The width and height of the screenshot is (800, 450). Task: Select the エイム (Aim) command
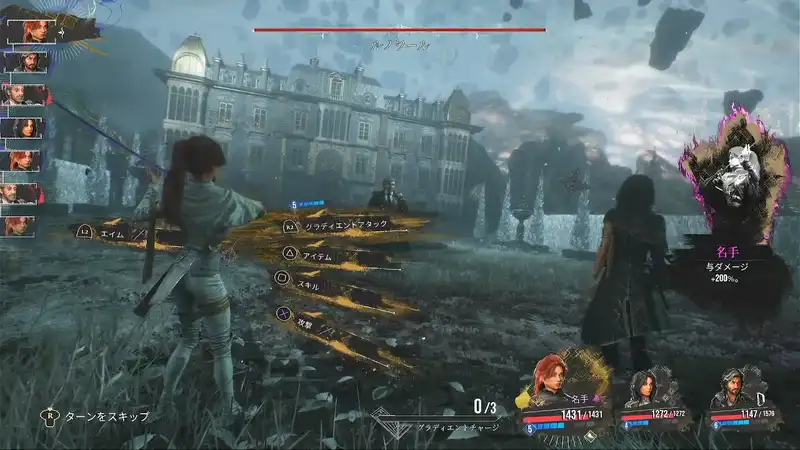112,232
